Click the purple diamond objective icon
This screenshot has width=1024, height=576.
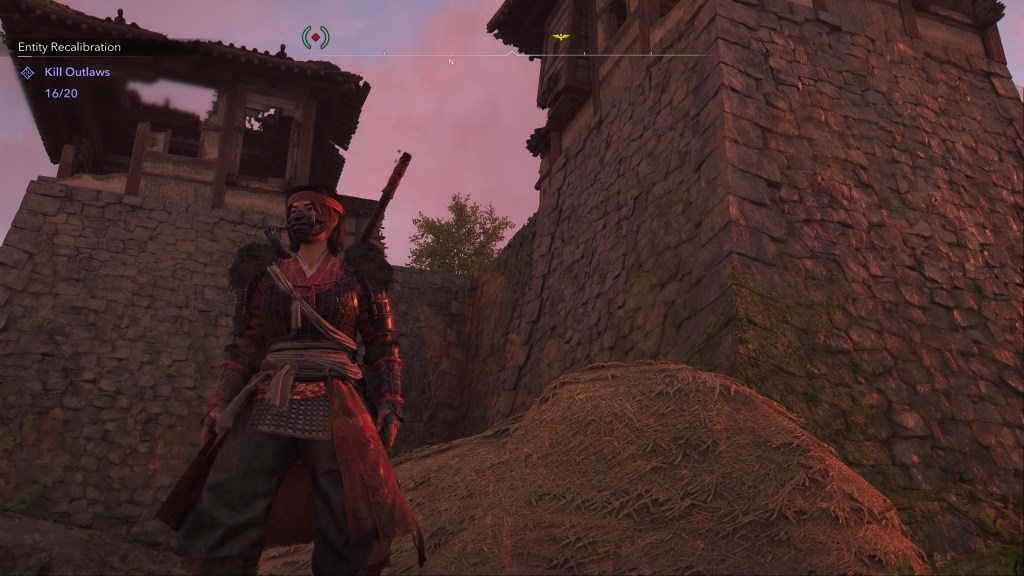point(28,73)
